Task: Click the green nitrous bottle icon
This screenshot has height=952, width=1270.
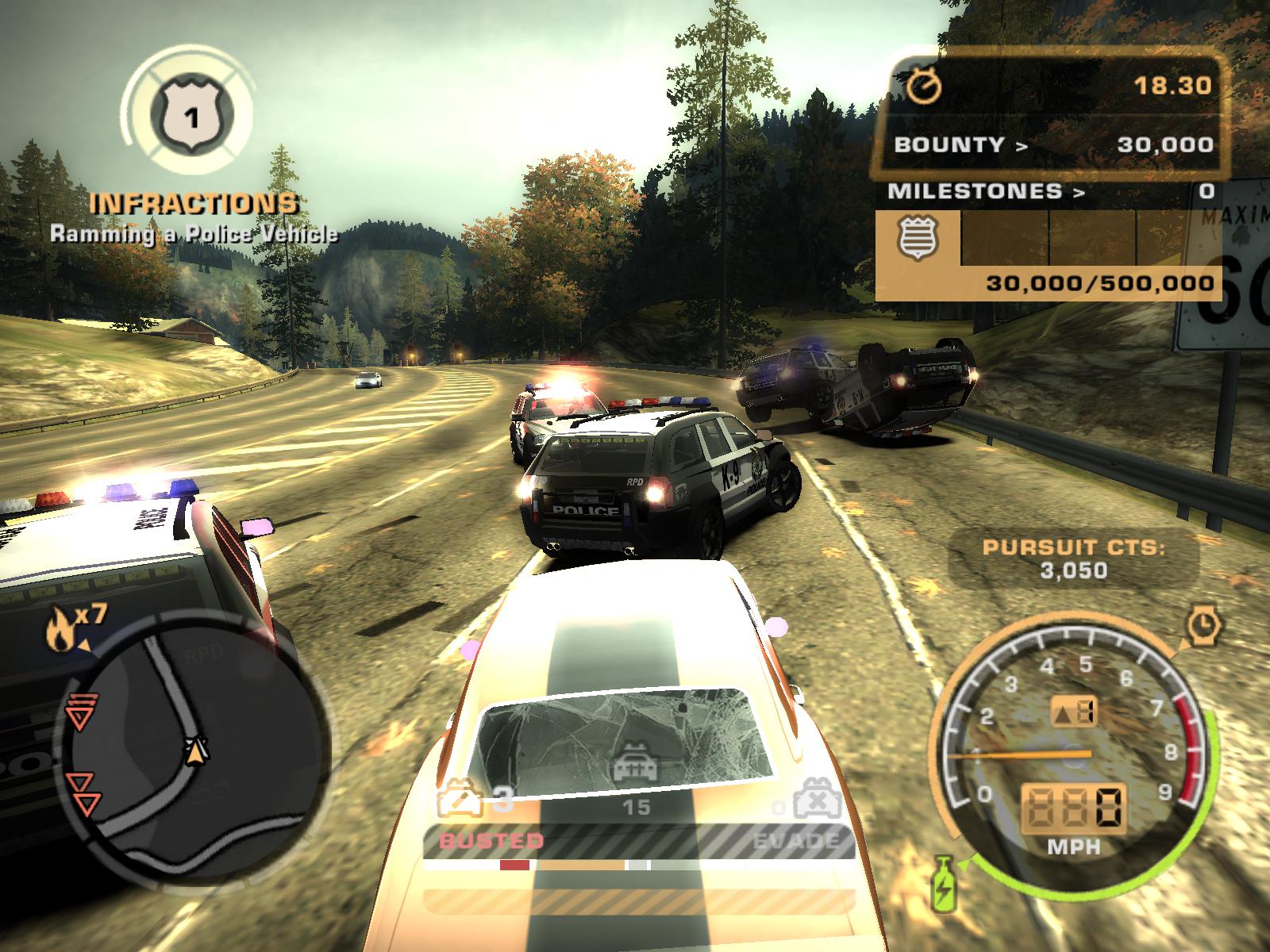Action: tap(944, 880)
